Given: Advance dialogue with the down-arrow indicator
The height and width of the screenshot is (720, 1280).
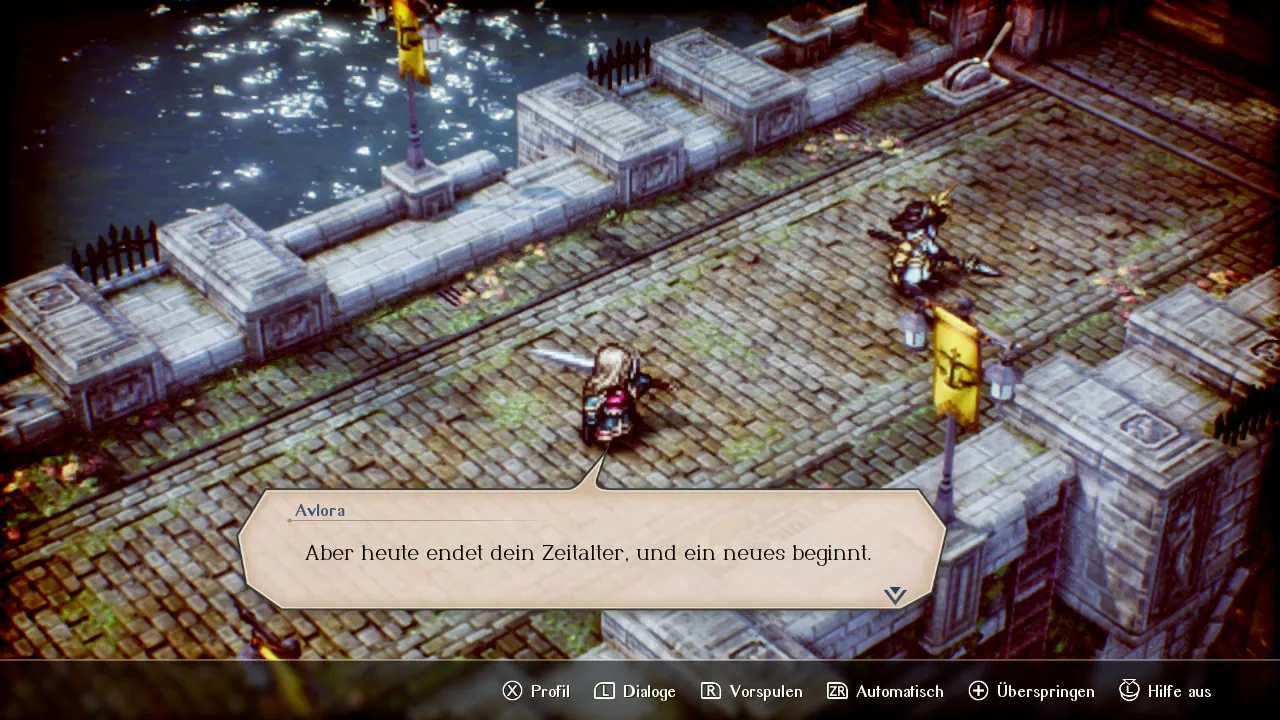Looking at the screenshot, I should (895, 595).
